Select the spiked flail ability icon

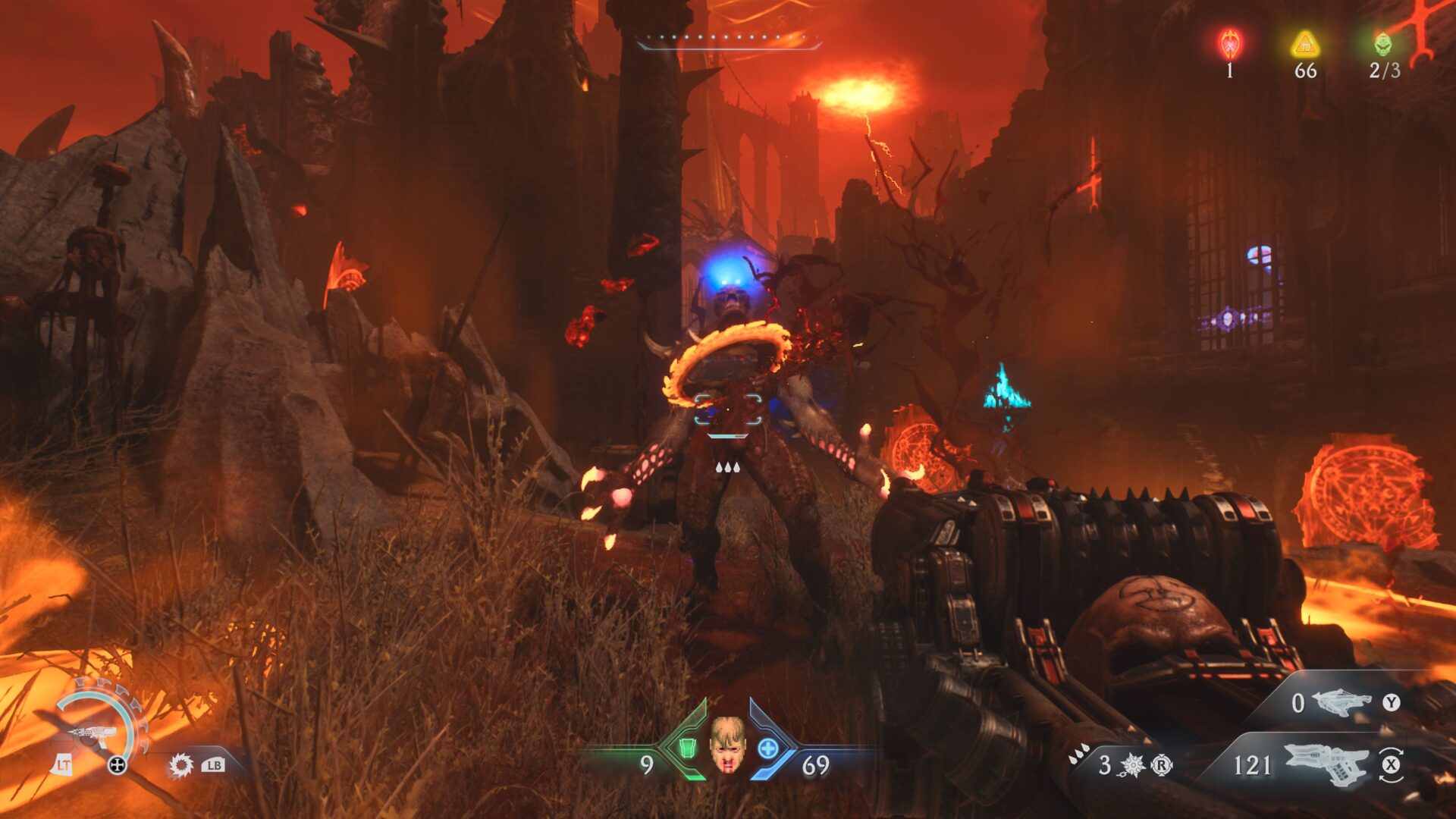pos(1132,765)
